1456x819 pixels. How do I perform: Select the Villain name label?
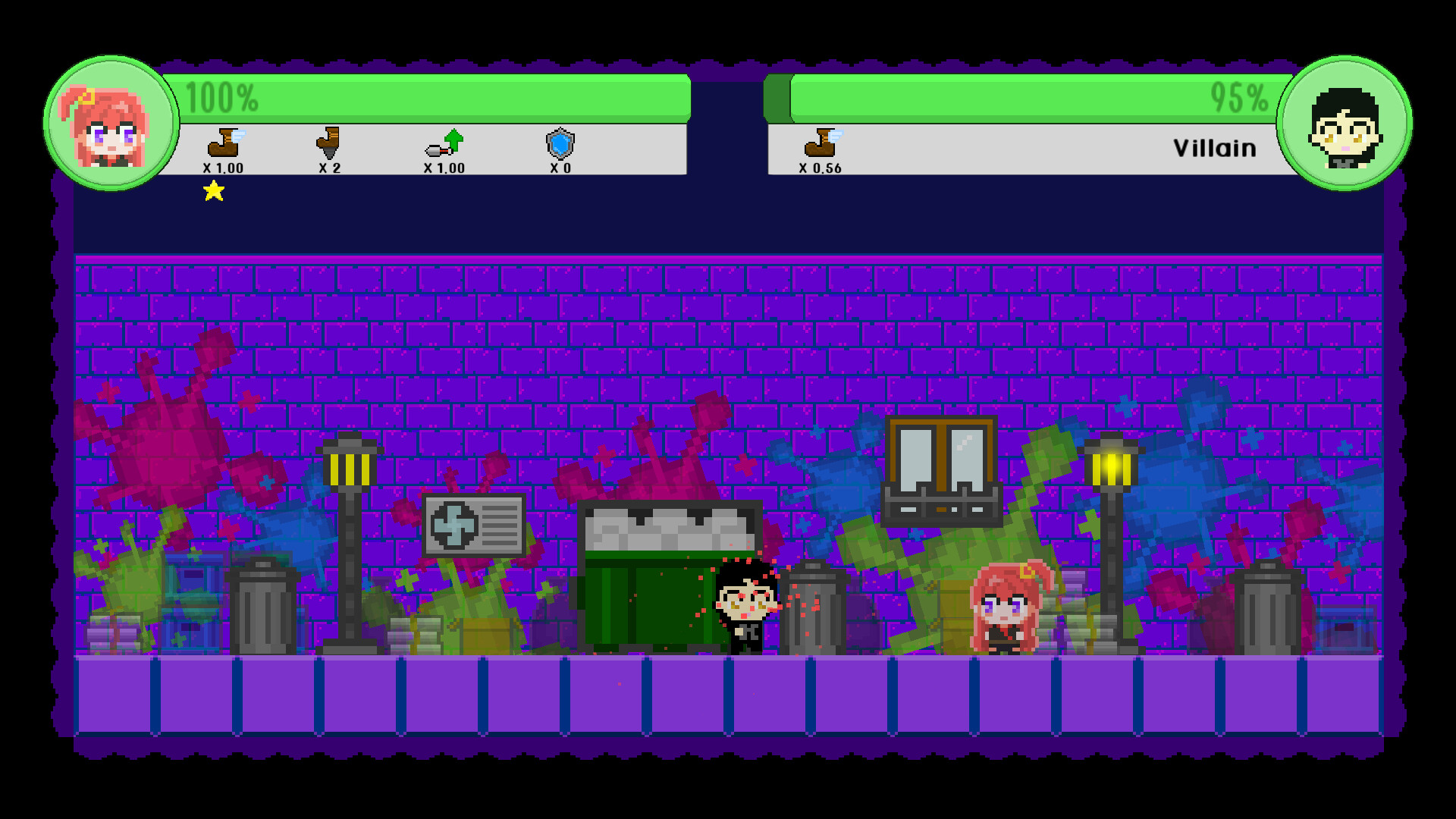click(x=1214, y=148)
